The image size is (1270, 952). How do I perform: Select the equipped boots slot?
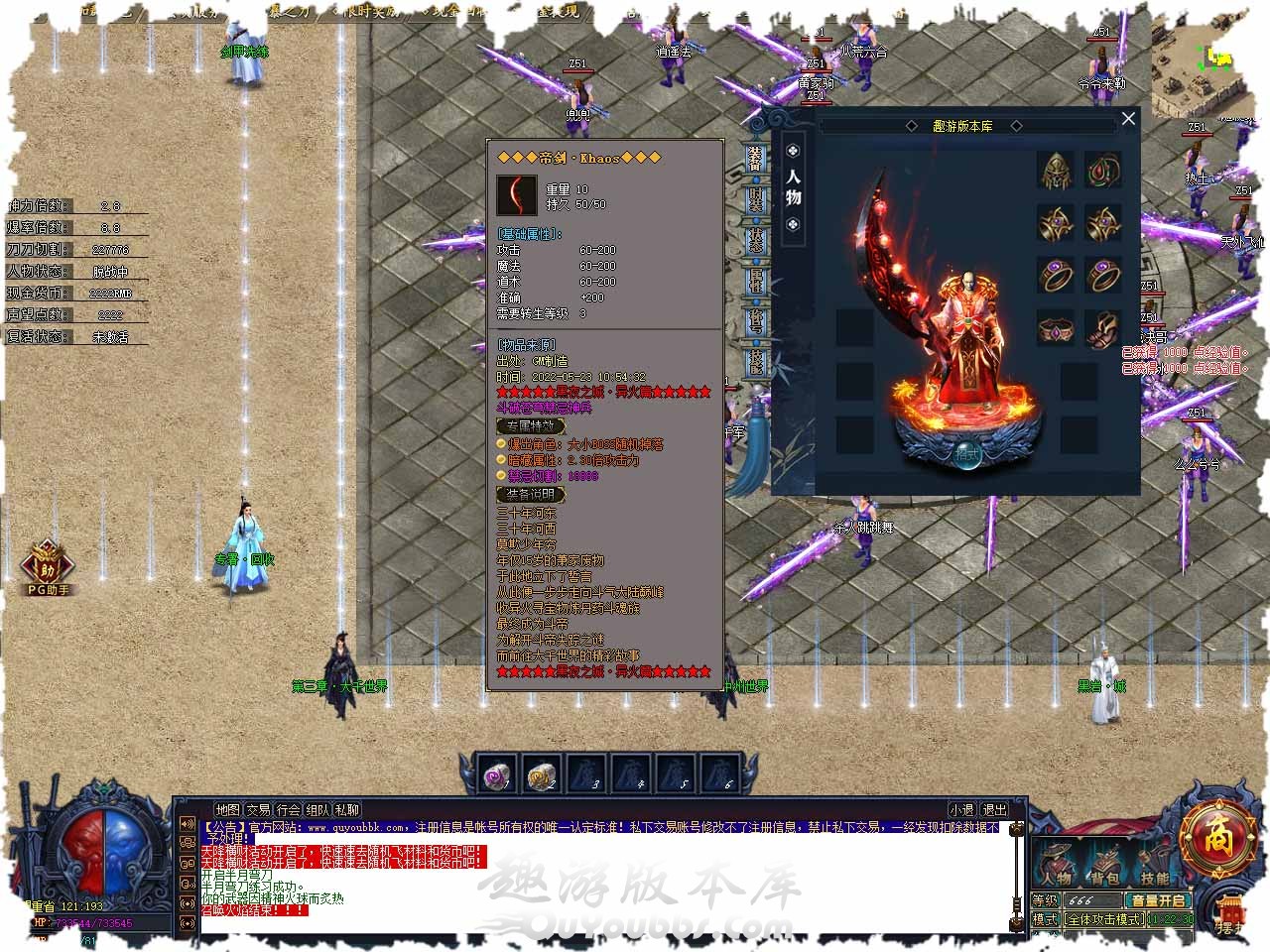tap(1102, 328)
